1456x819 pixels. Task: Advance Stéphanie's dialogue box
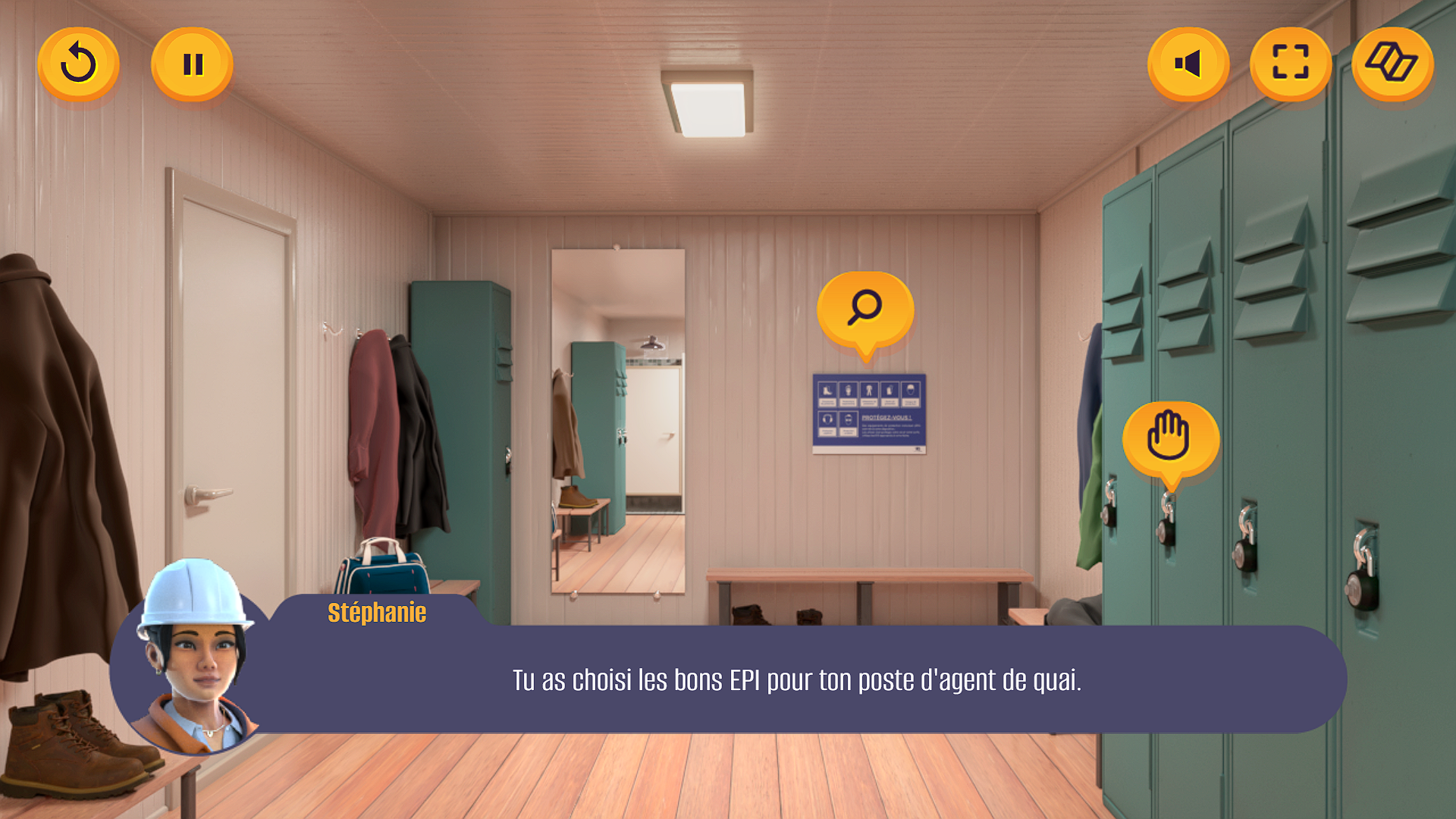click(796, 679)
